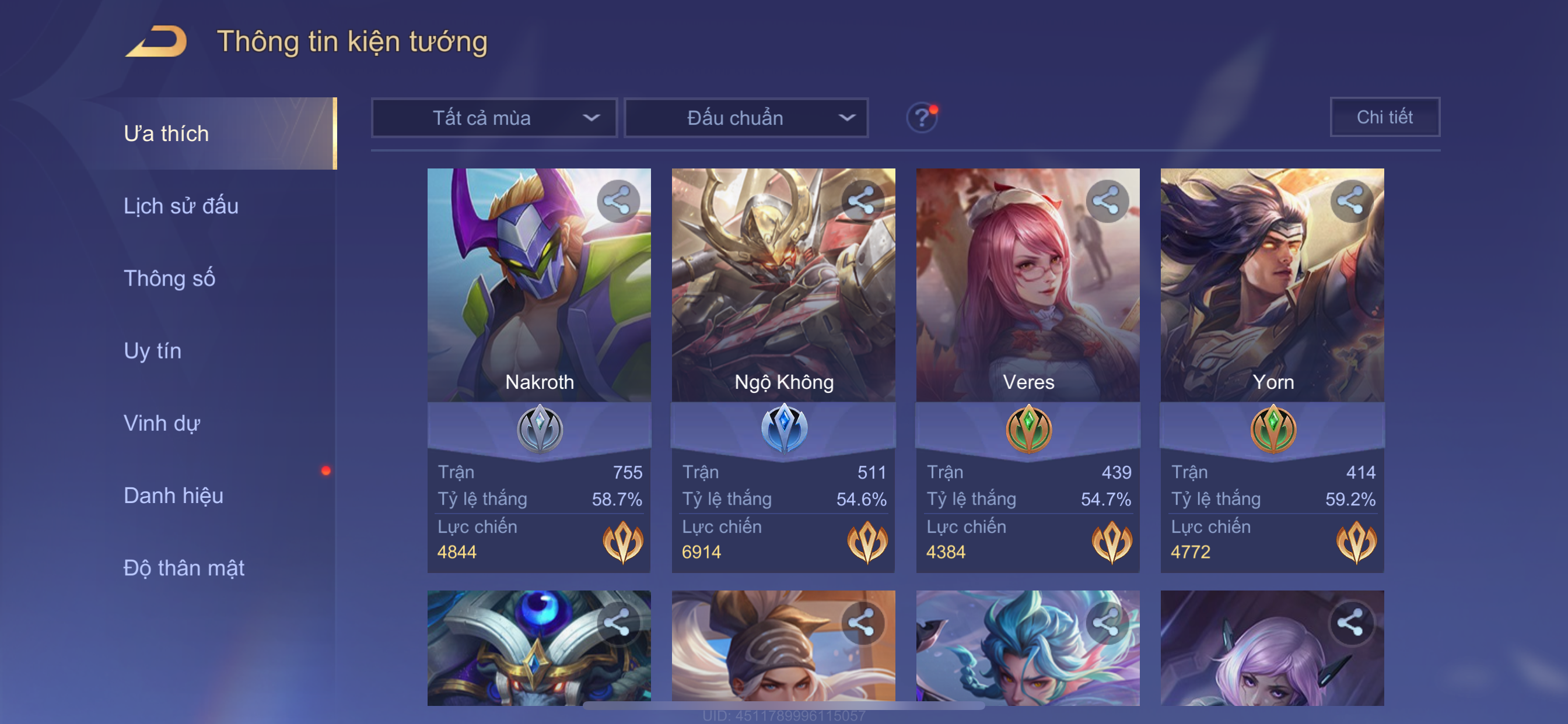Click the question mark help icon
This screenshot has height=724, width=1568.
(x=921, y=117)
